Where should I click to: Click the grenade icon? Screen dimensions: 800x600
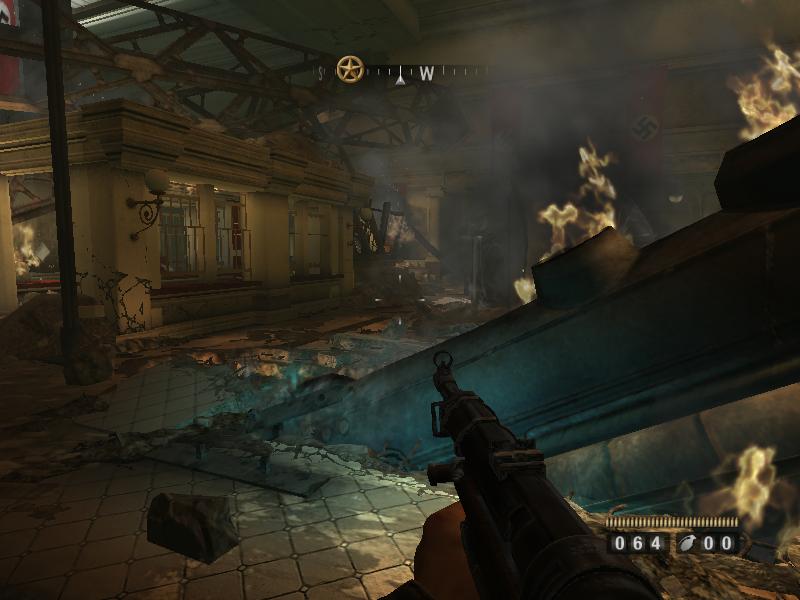(689, 543)
